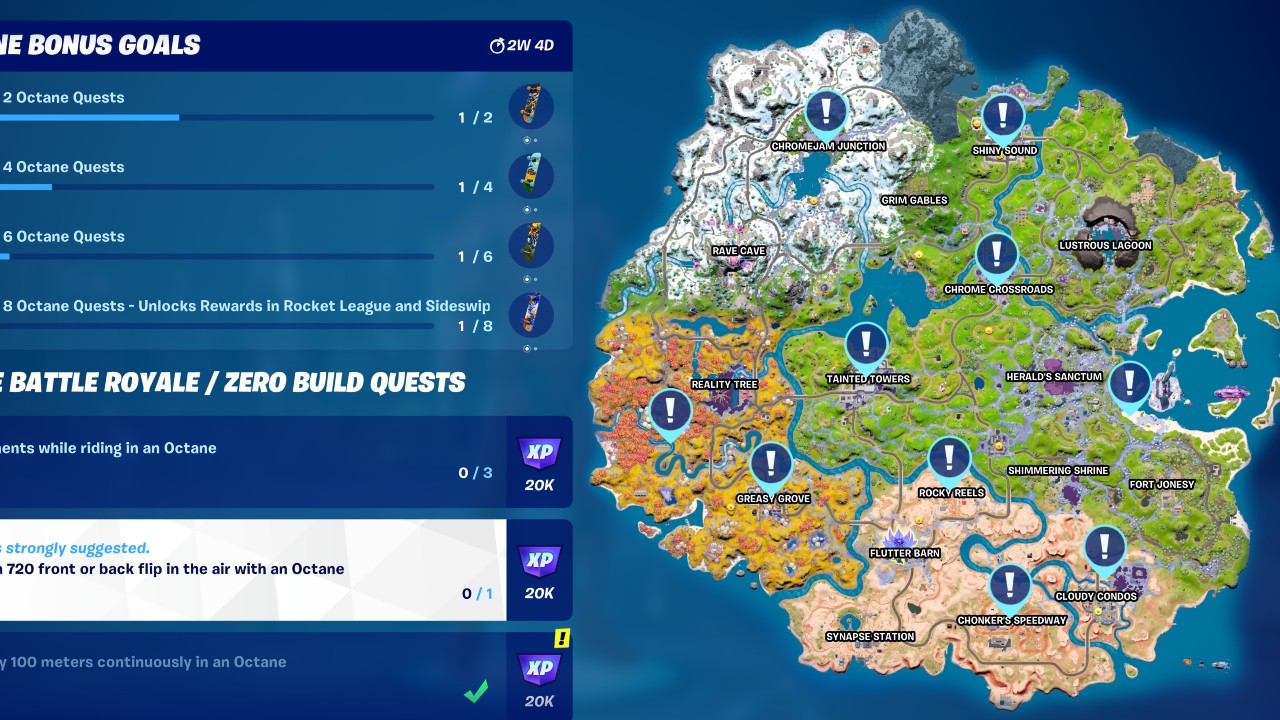Click the Rocket League unlock reward icon
This screenshot has height=720, width=1280.
tap(531, 315)
